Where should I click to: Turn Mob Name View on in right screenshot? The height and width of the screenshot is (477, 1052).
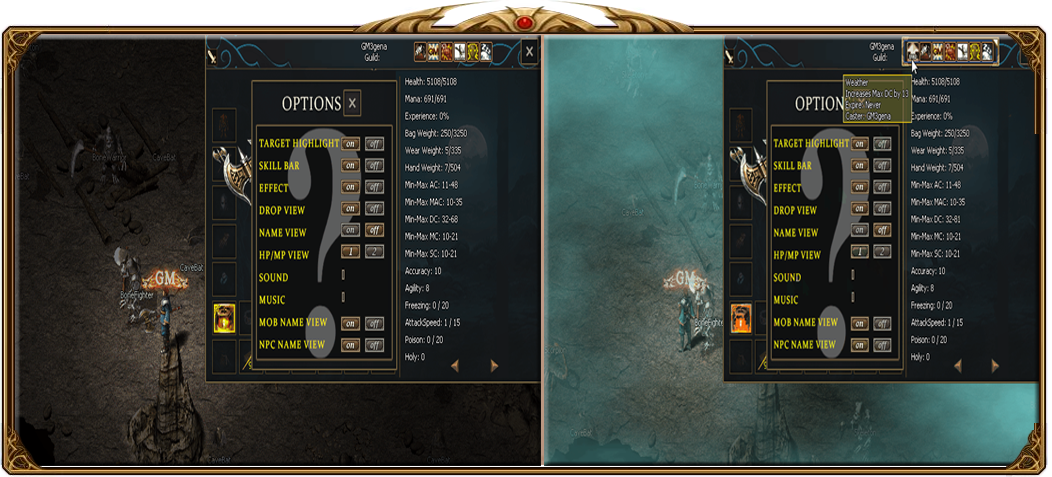[859, 323]
